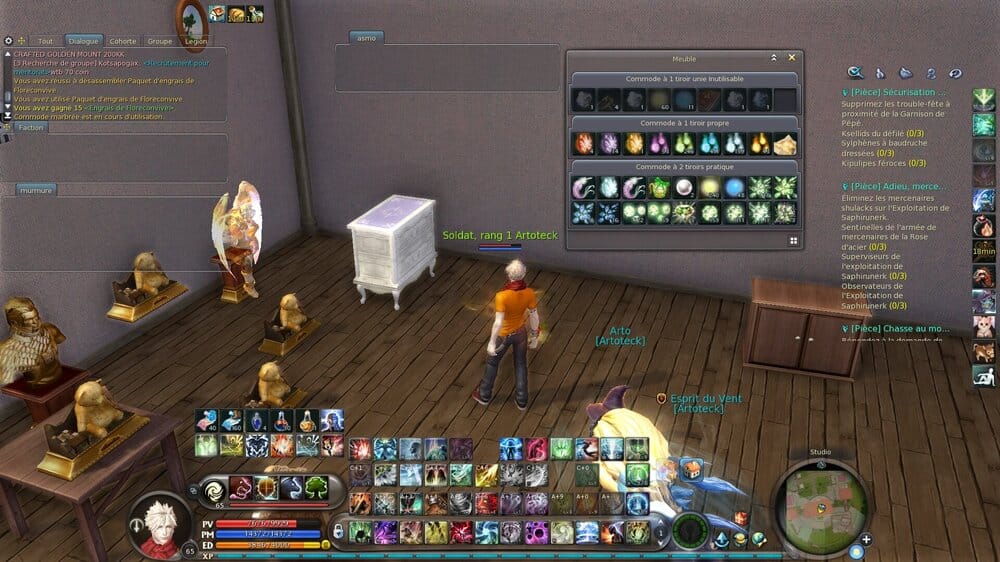Click the character portrait
The width and height of the screenshot is (1000, 562).
158,524
